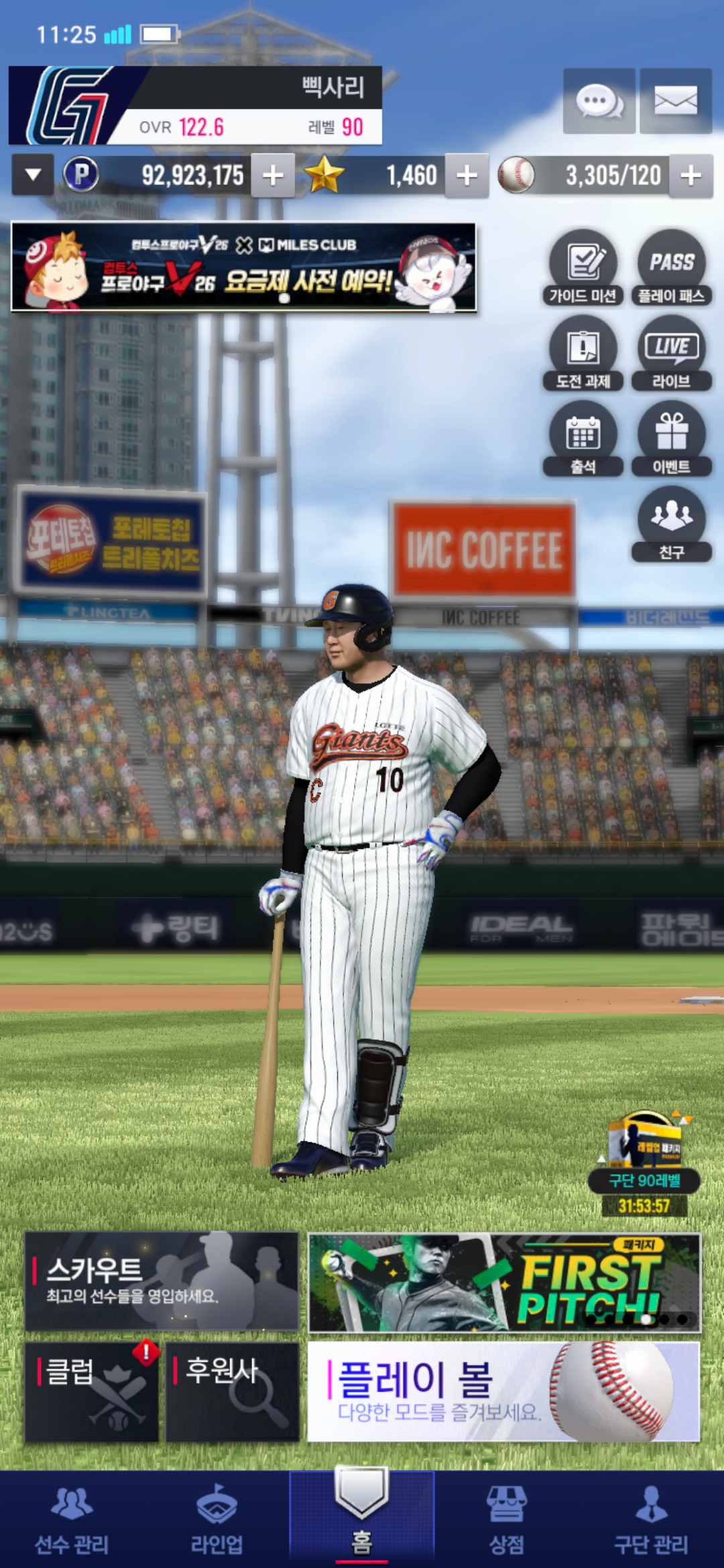This screenshot has width=724, height=1568.
Task: Switch to the 상점 shop tab
Action: pos(507,1521)
